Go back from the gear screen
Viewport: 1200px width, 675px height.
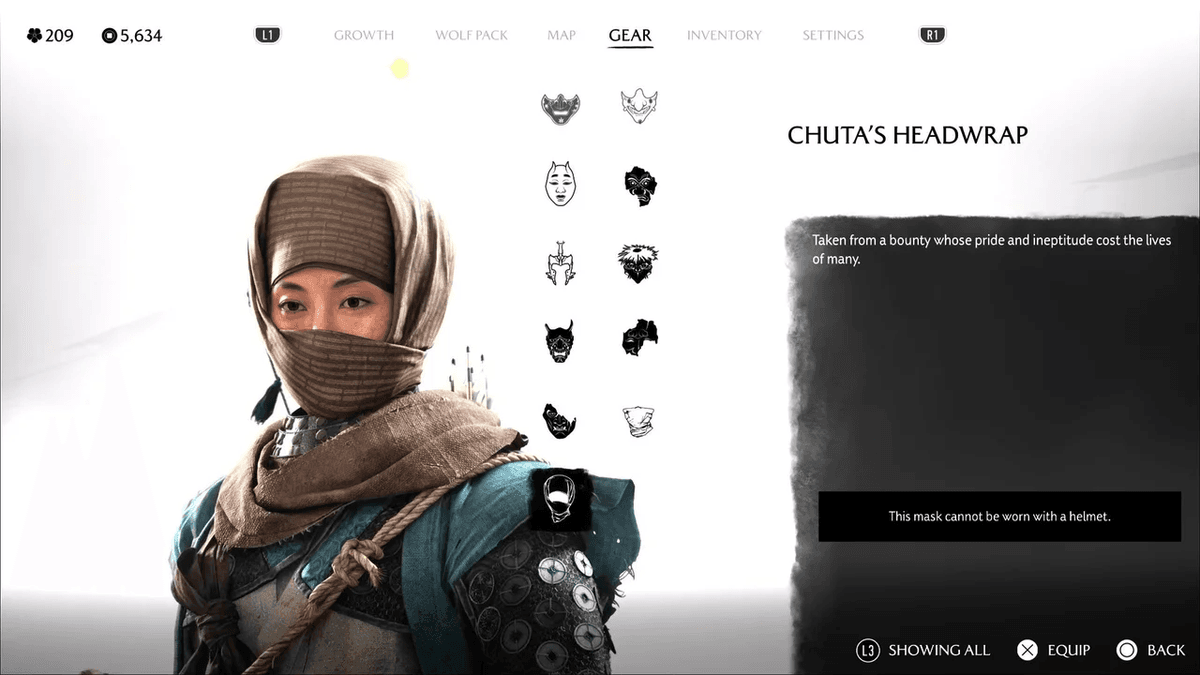coord(1151,650)
